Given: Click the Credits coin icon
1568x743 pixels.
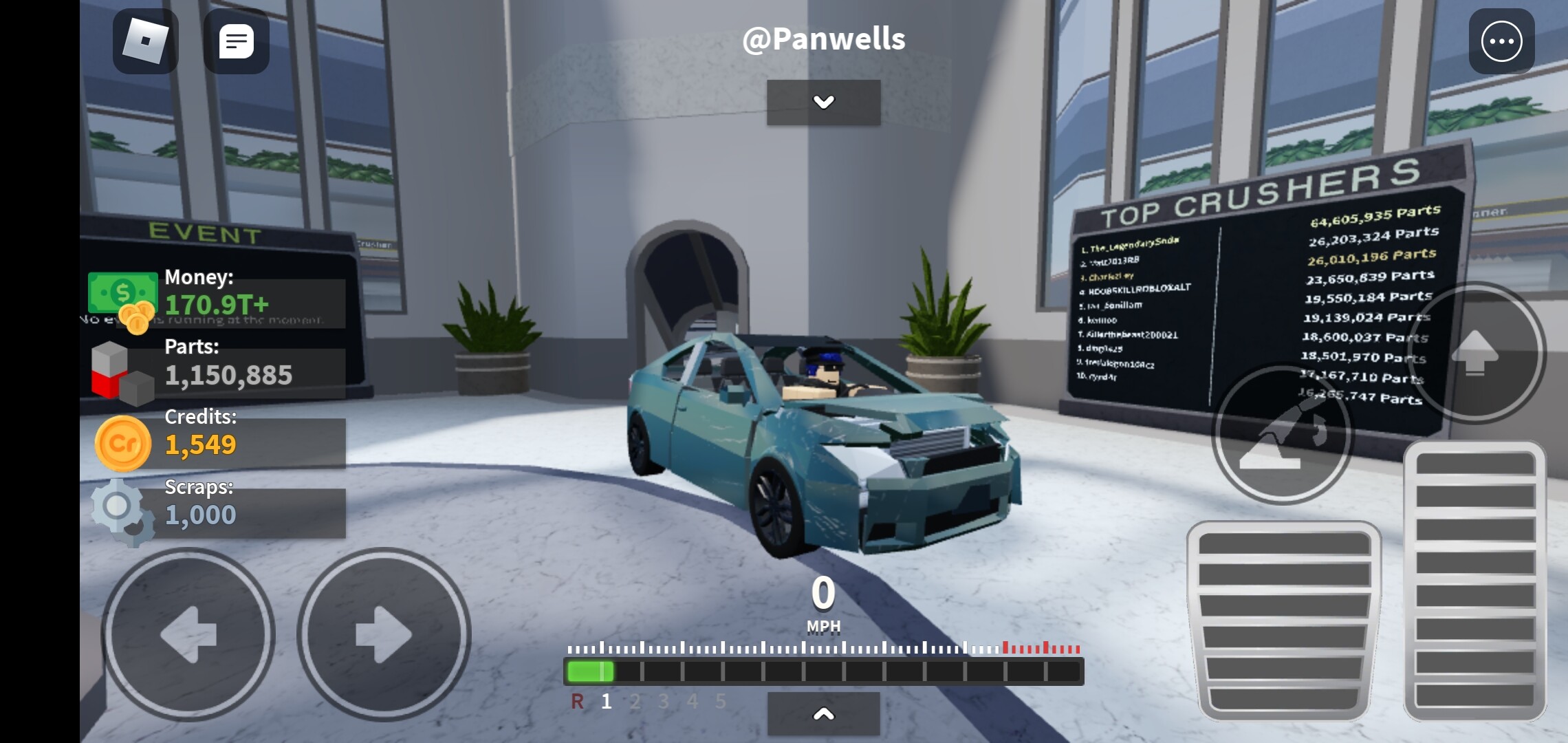Looking at the screenshot, I should (x=122, y=444).
